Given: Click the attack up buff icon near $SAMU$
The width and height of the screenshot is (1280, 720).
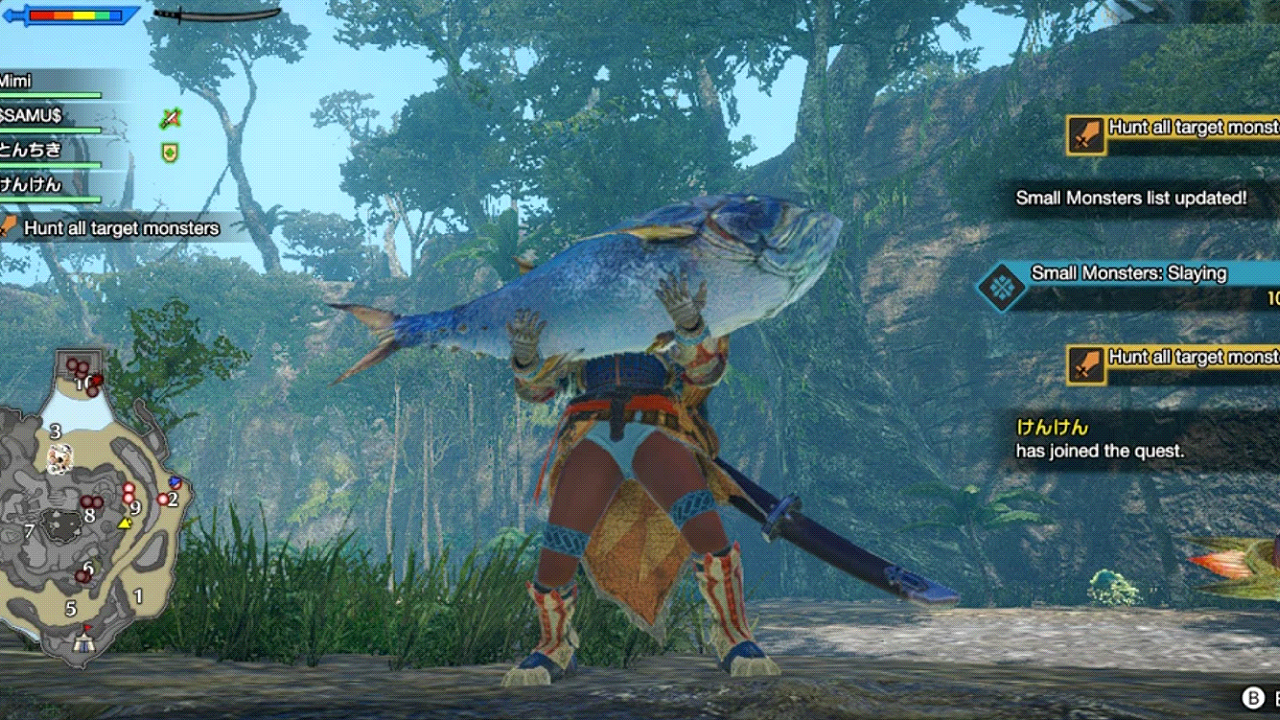Looking at the screenshot, I should [x=171, y=118].
